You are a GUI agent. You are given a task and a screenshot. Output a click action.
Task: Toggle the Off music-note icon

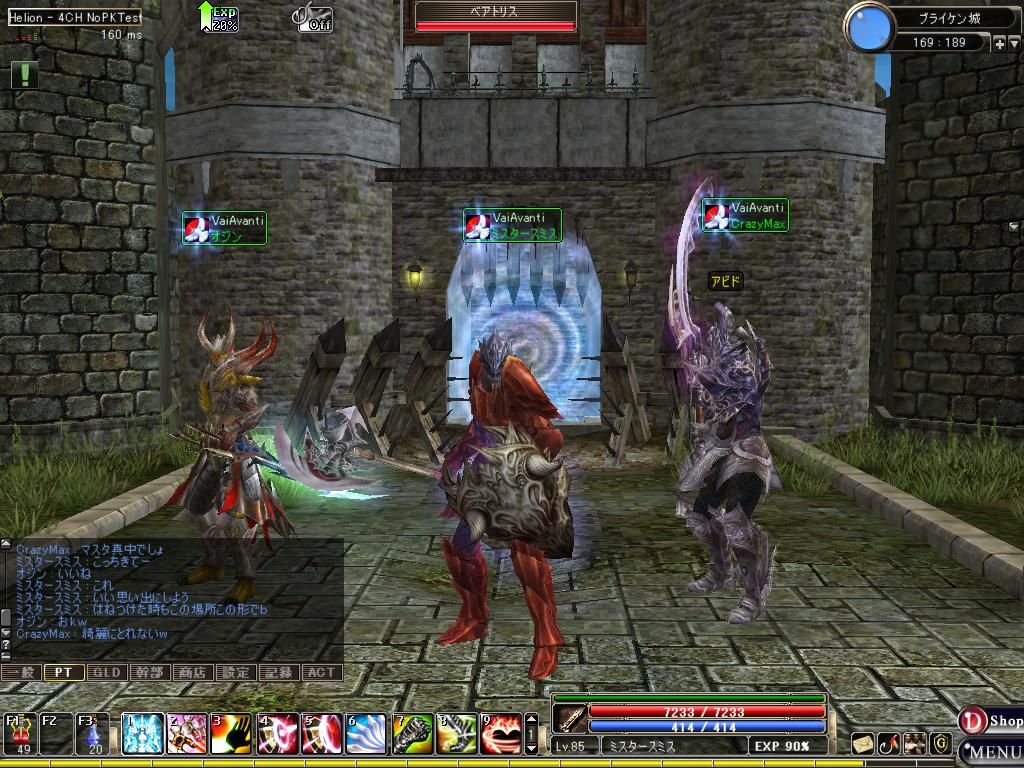click(313, 19)
